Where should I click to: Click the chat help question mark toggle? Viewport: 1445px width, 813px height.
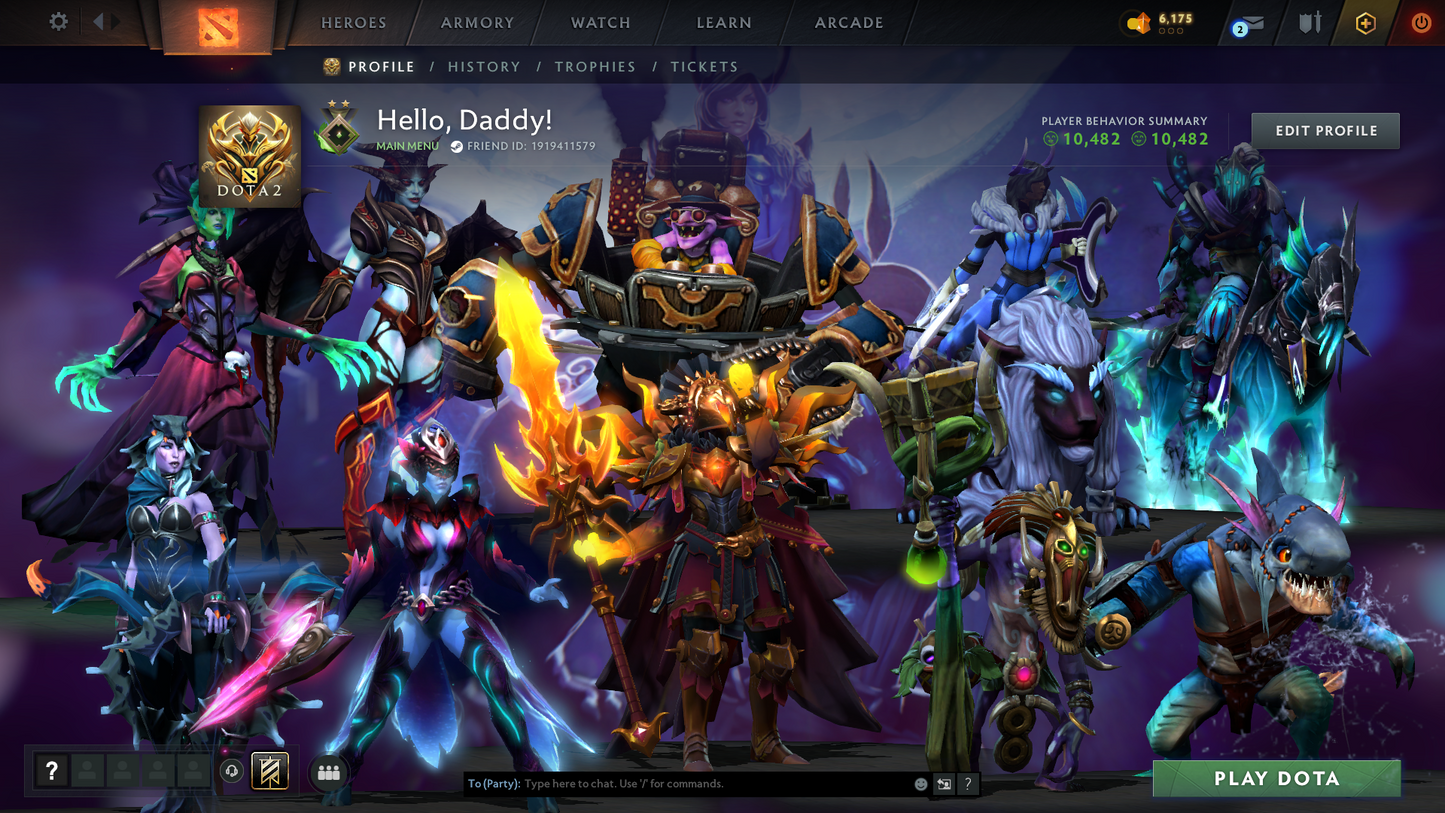pyautogui.click(x=967, y=784)
